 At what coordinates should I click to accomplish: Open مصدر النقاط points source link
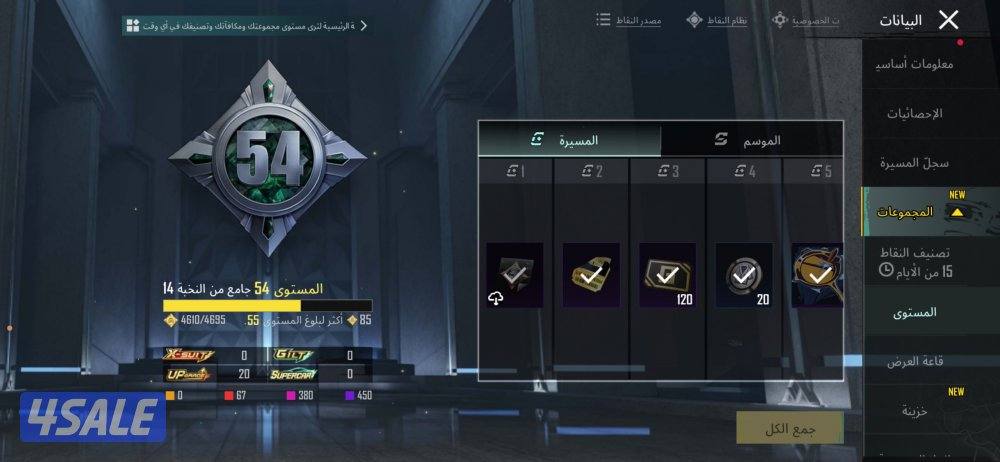tap(629, 20)
